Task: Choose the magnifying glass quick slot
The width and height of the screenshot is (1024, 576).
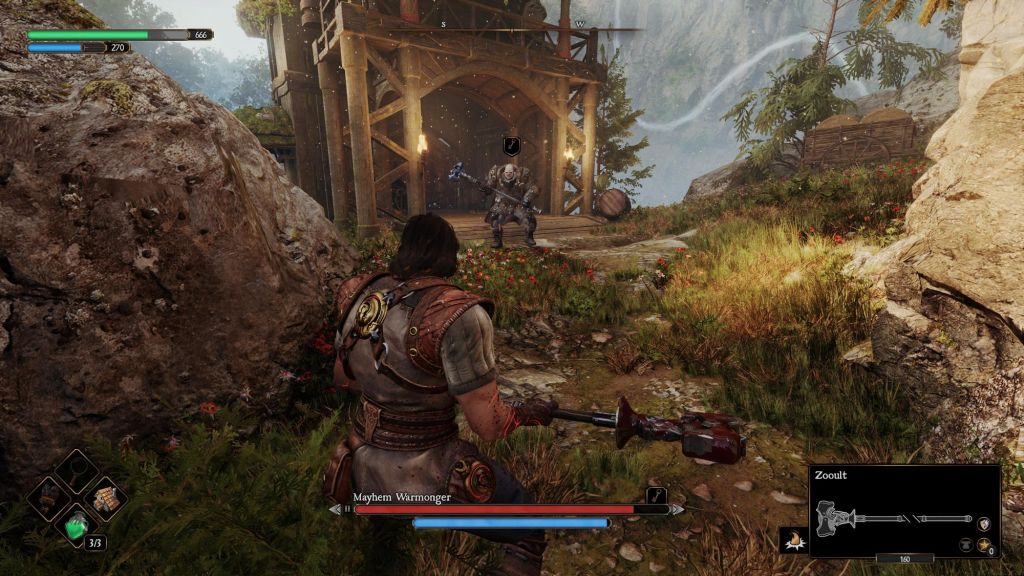Action: pyautogui.click(x=77, y=470)
